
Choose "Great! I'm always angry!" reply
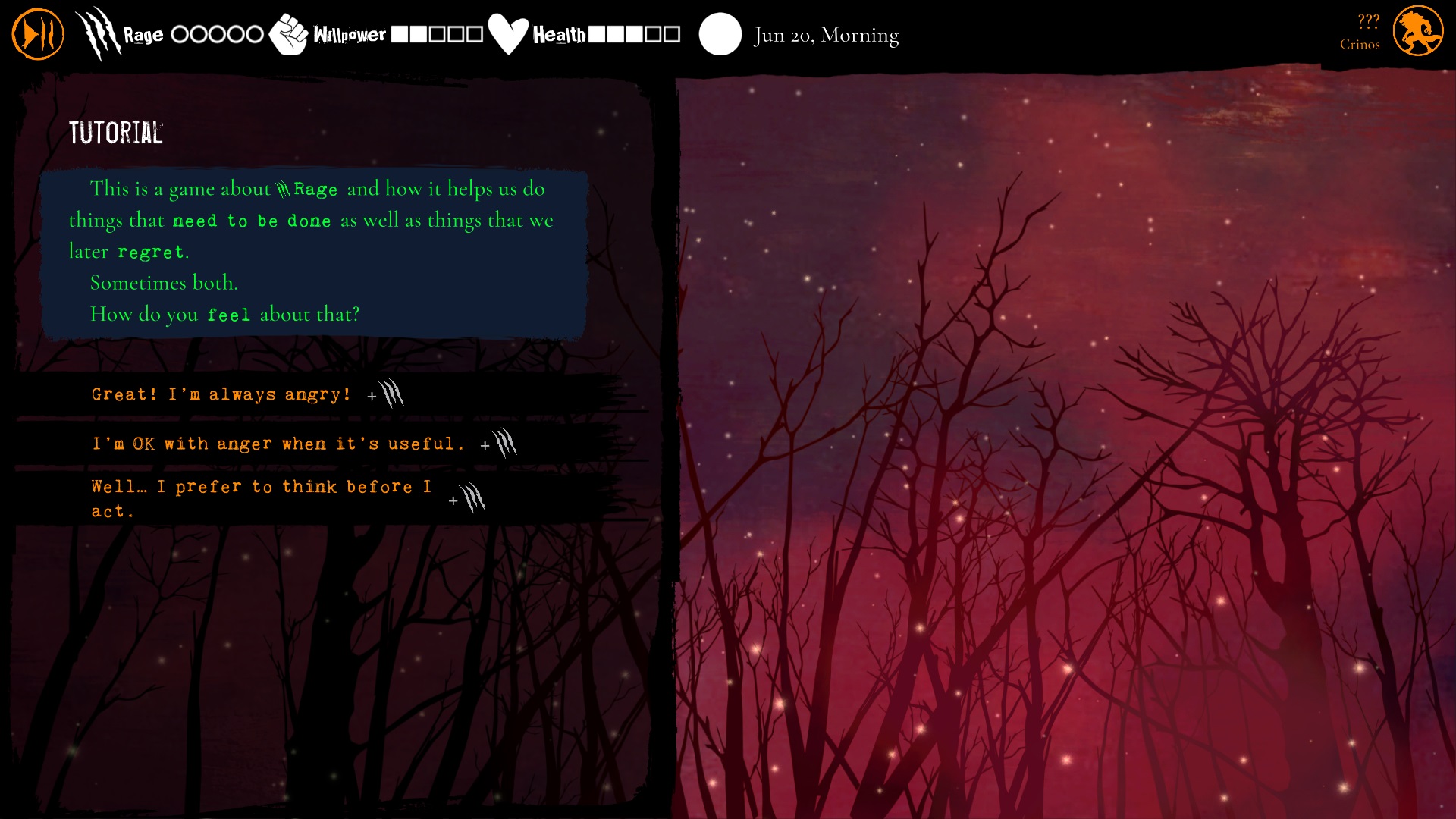coord(221,394)
